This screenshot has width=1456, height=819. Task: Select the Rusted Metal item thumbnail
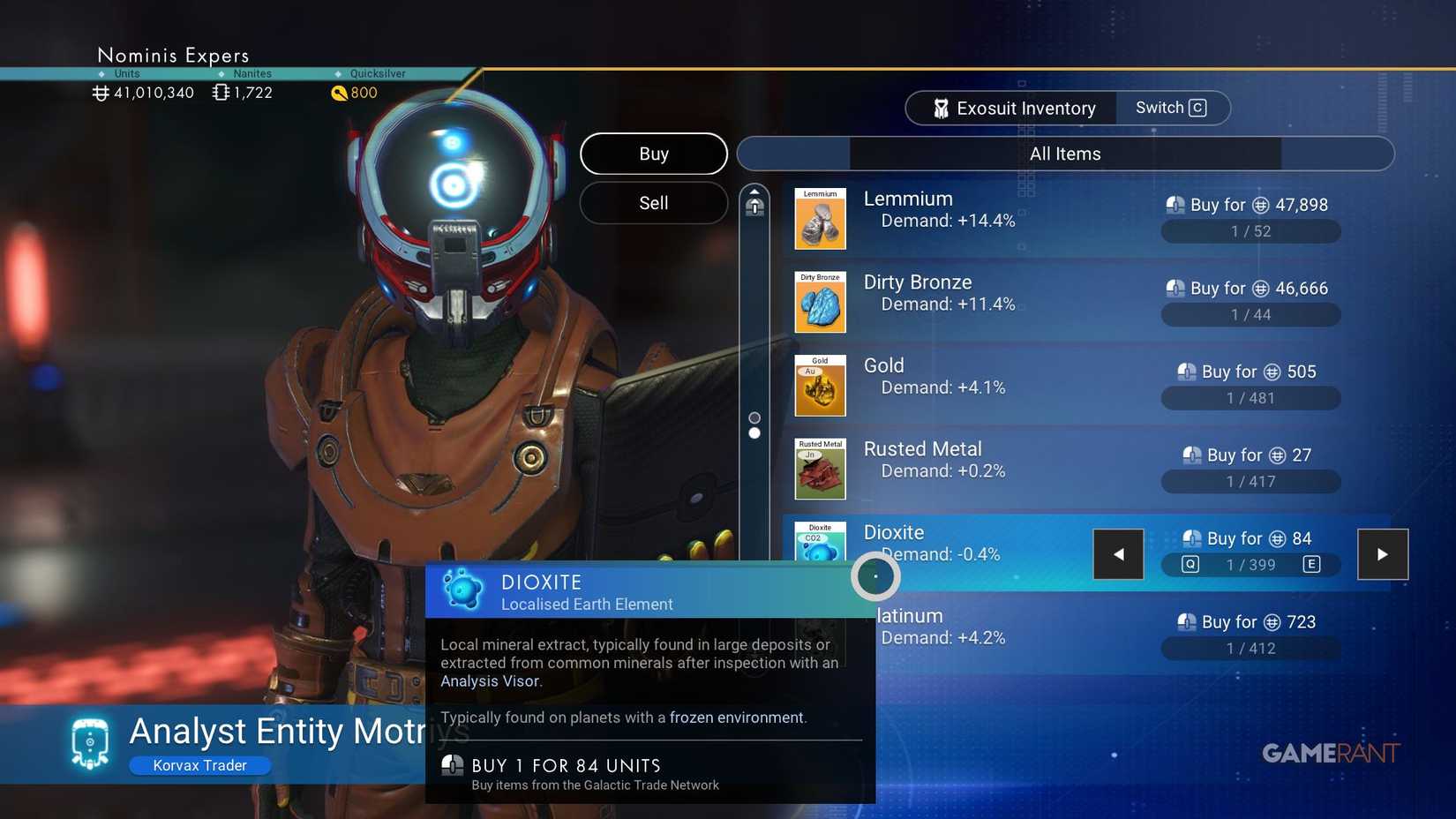pyautogui.click(x=819, y=469)
